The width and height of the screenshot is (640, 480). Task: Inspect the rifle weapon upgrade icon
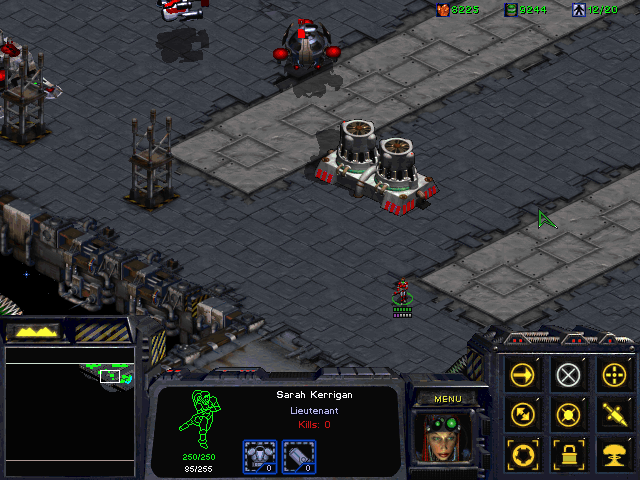299,456
